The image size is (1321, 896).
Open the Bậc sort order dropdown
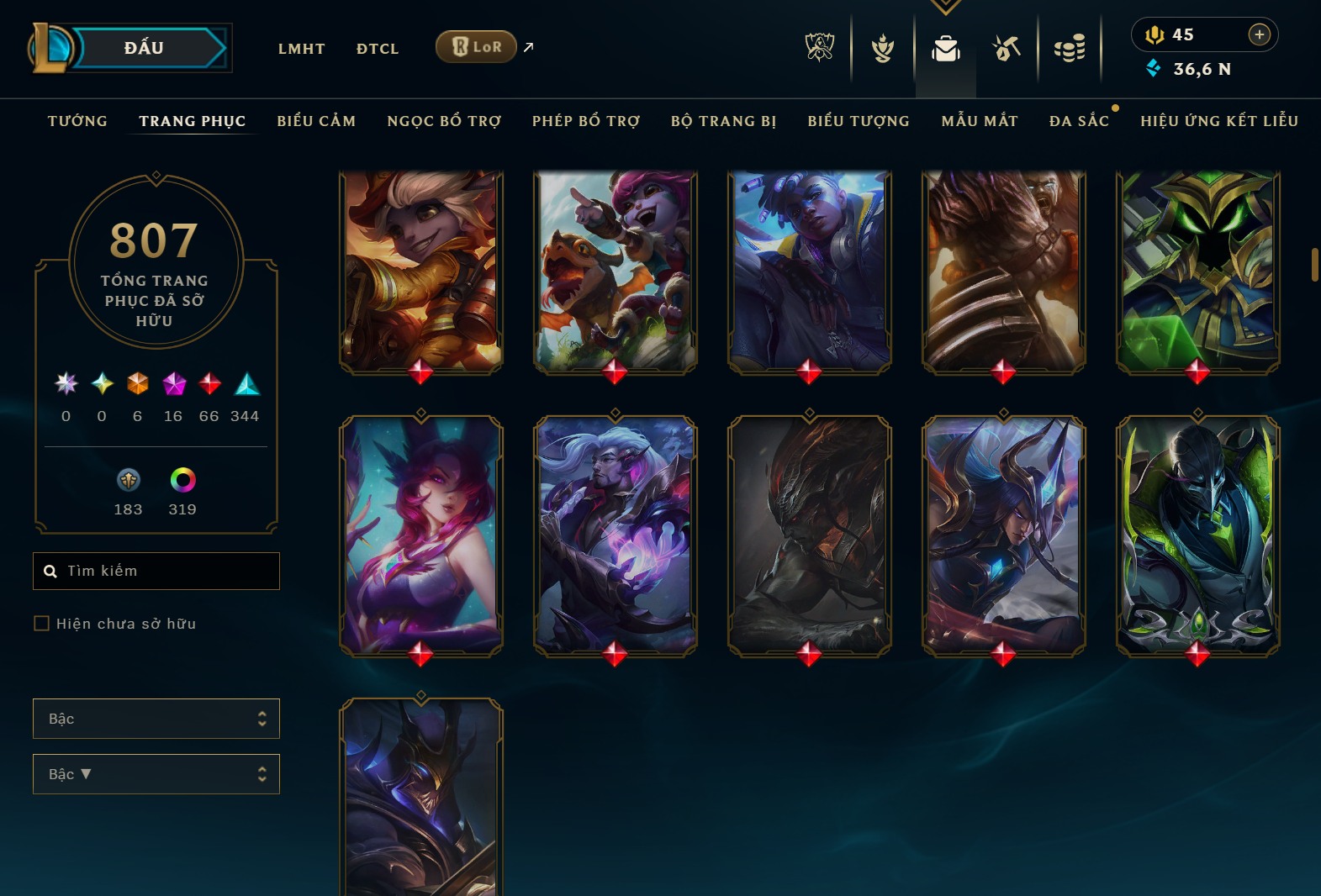pyautogui.click(x=156, y=774)
